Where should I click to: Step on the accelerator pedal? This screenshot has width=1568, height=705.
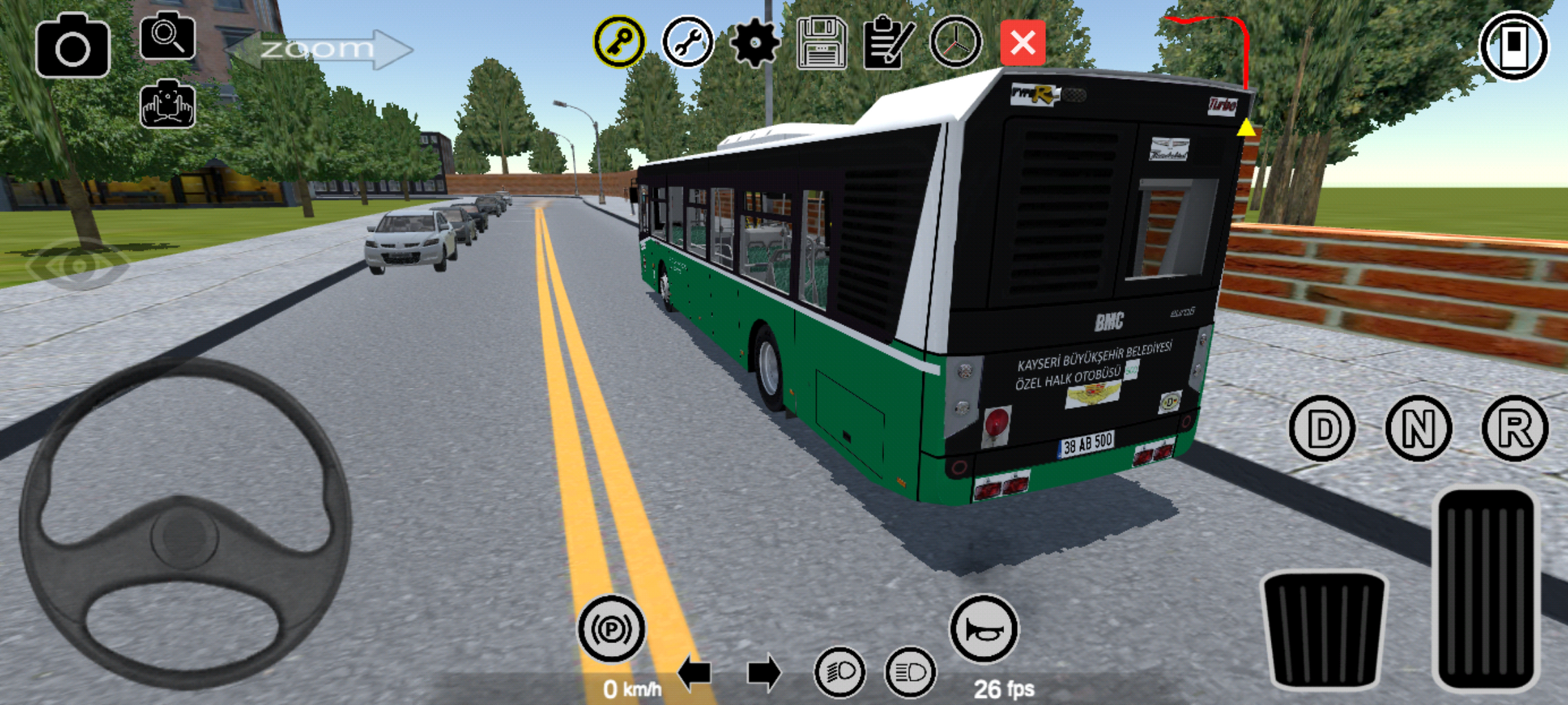coord(1485,590)
